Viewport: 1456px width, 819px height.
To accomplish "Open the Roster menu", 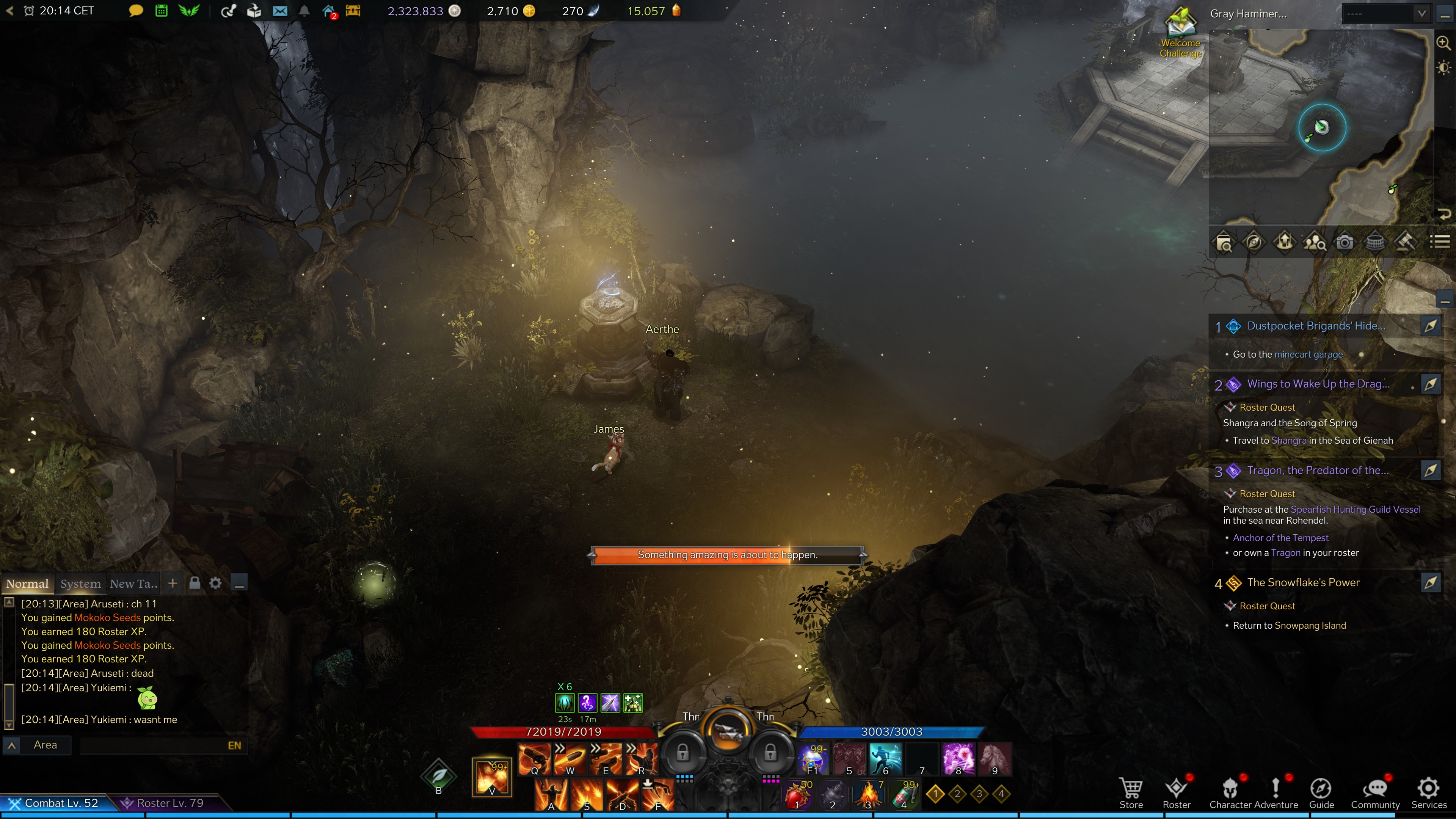I will (x=1176, y=792).
